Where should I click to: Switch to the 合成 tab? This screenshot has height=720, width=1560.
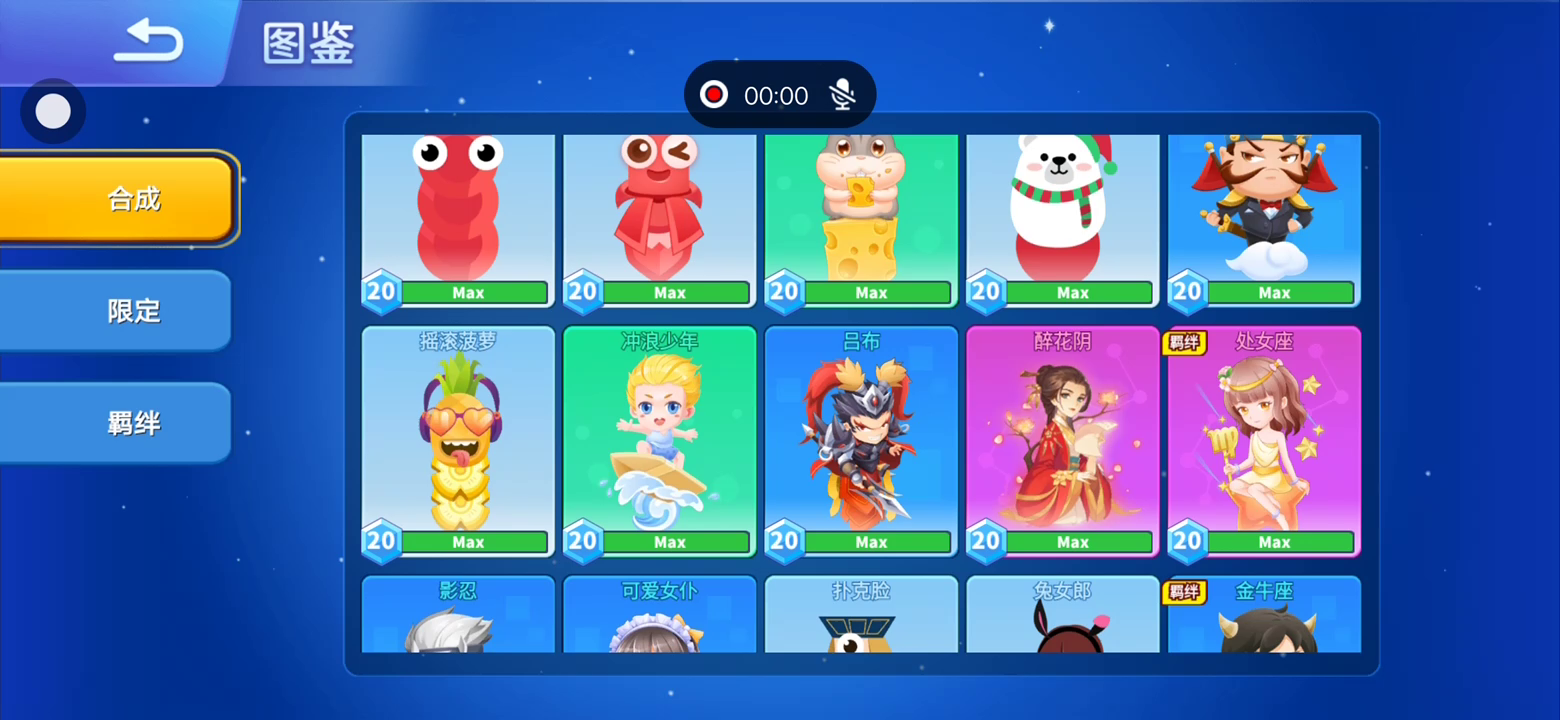pyautogui.click(x=117, y=198)
